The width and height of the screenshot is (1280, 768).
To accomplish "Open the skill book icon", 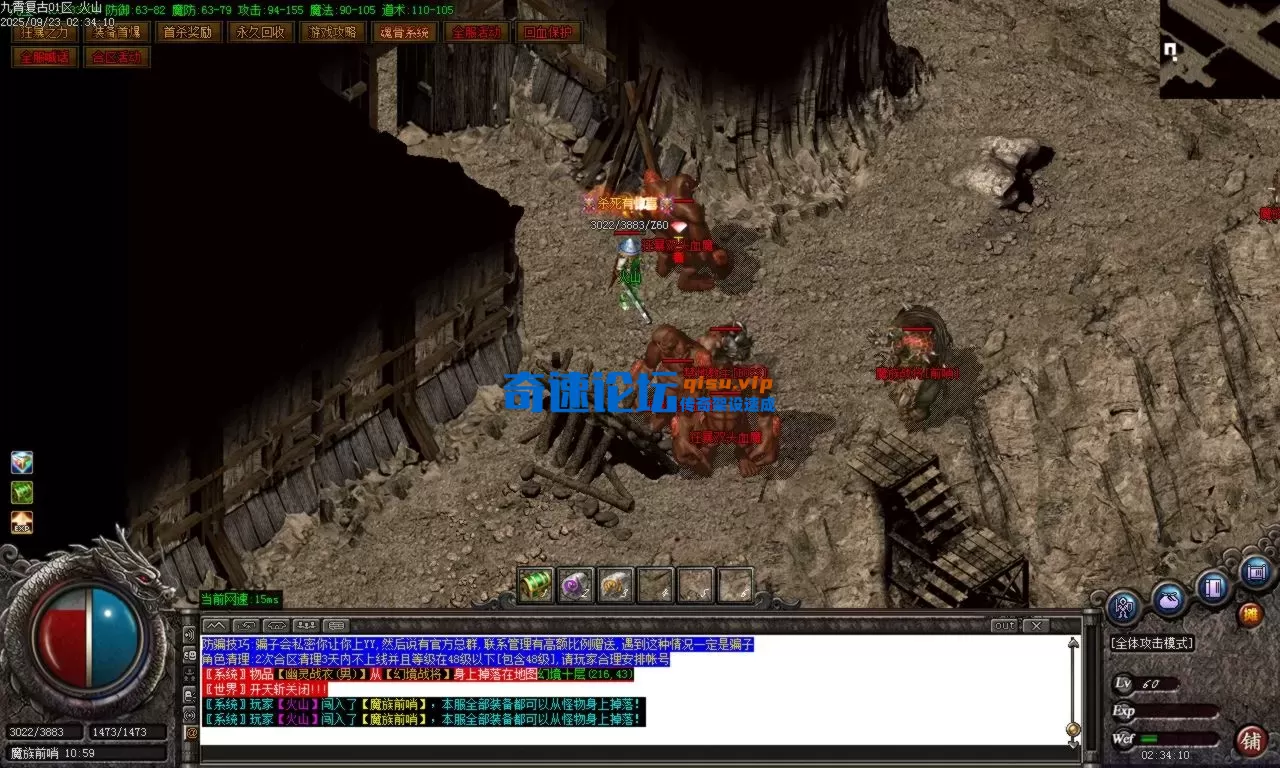I will 1211,586.
